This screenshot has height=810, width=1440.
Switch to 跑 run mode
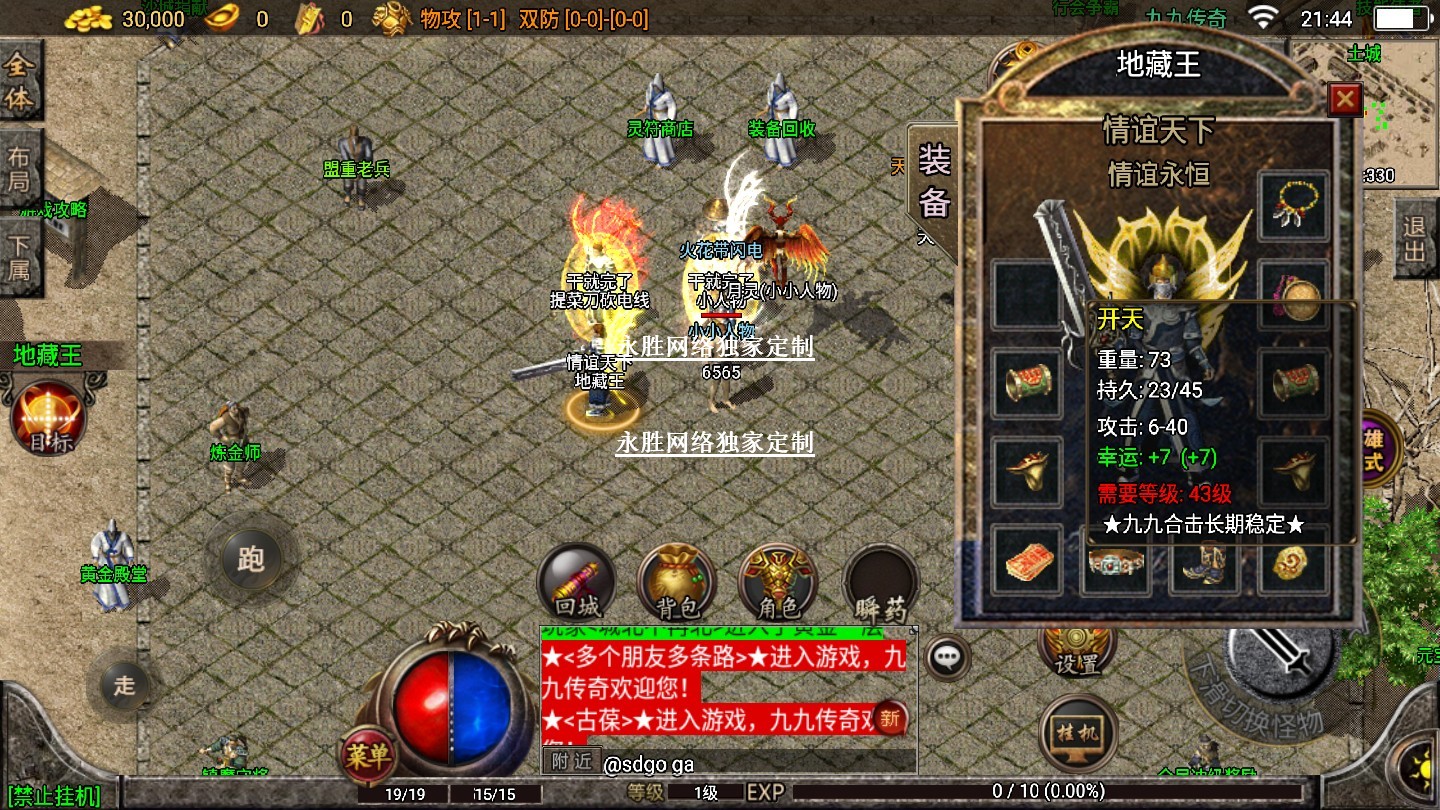250,560
